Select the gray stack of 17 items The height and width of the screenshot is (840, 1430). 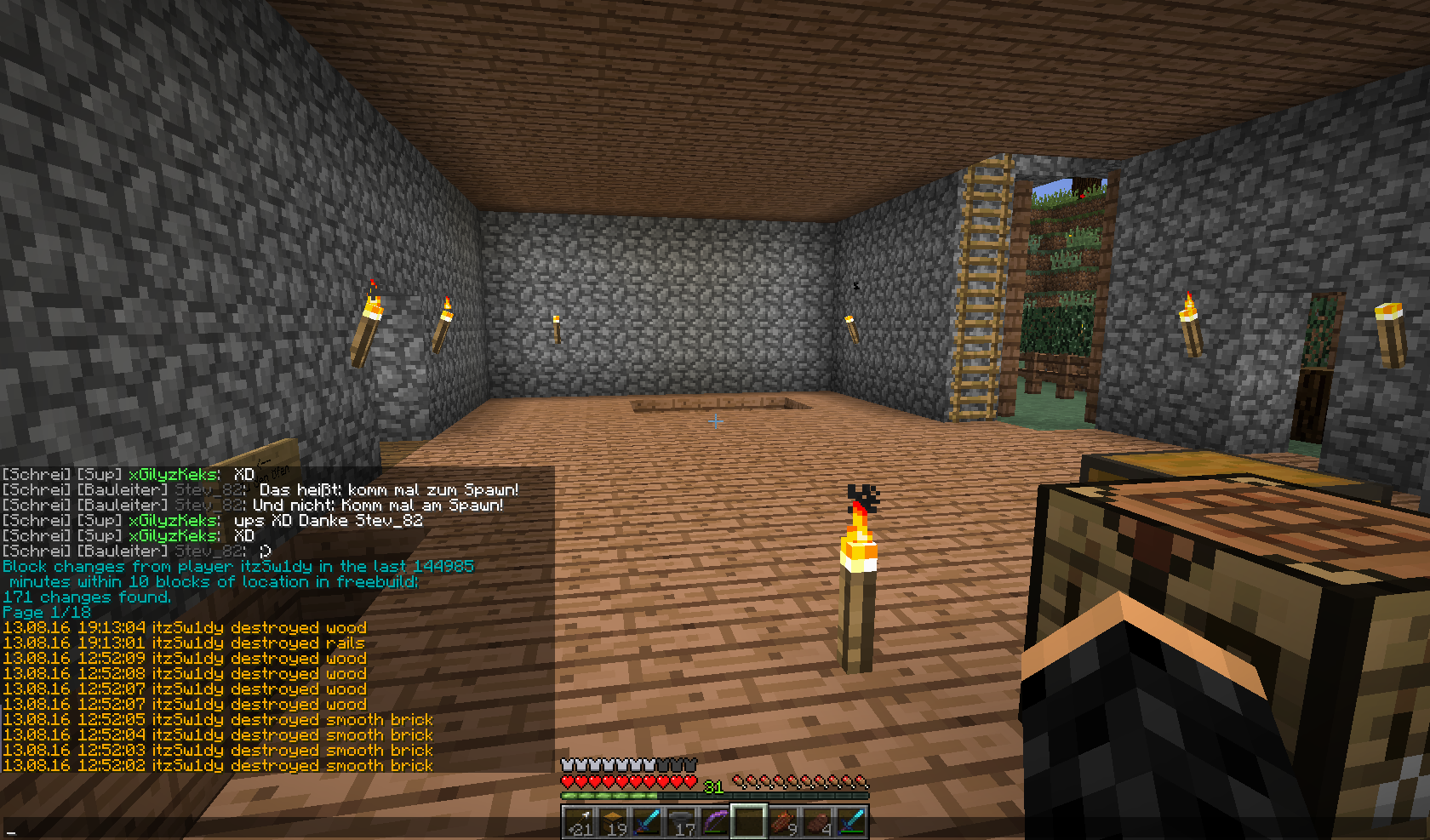681,822
